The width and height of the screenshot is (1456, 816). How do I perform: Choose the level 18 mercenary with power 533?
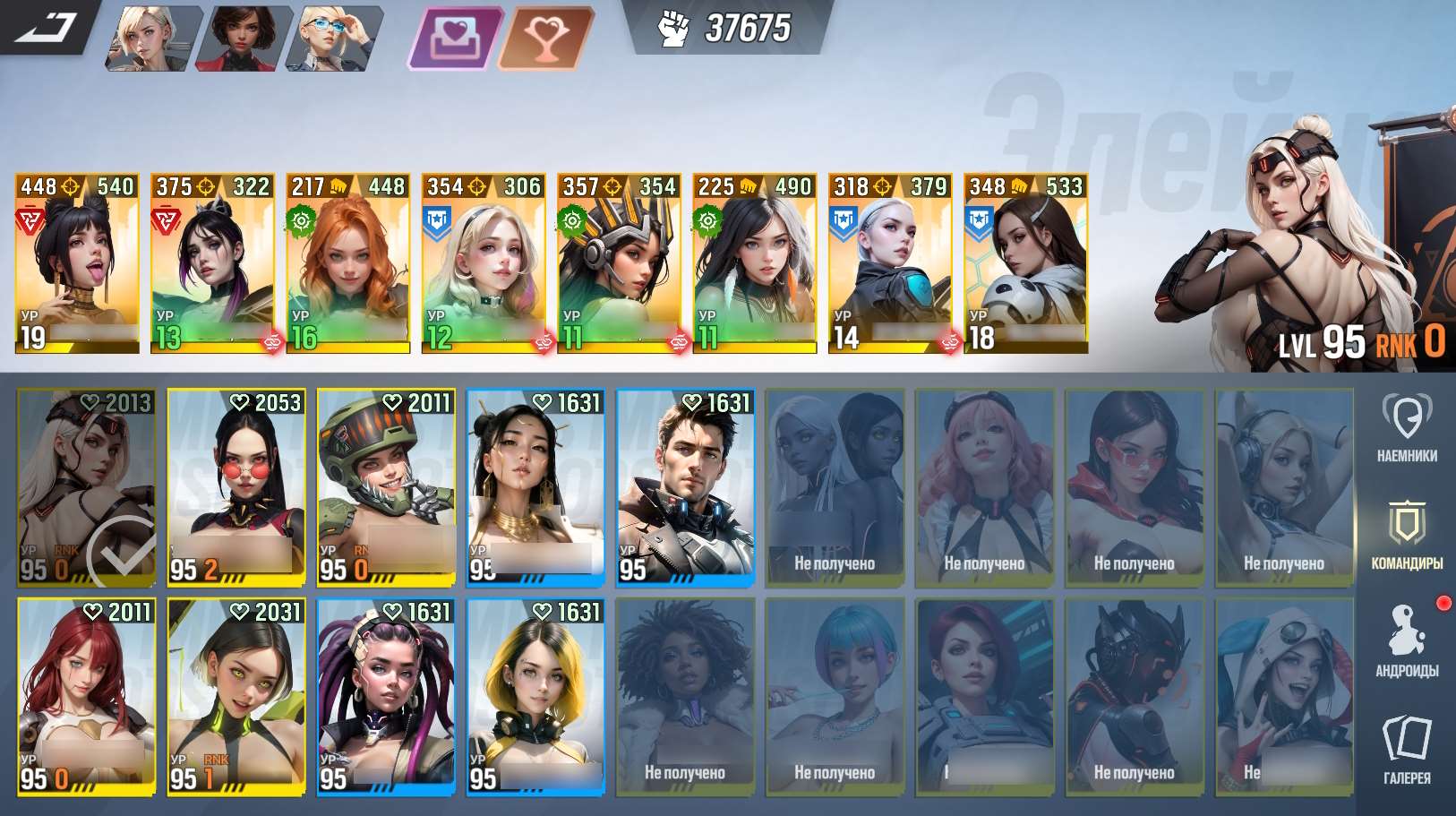[x=1025, y=263]
